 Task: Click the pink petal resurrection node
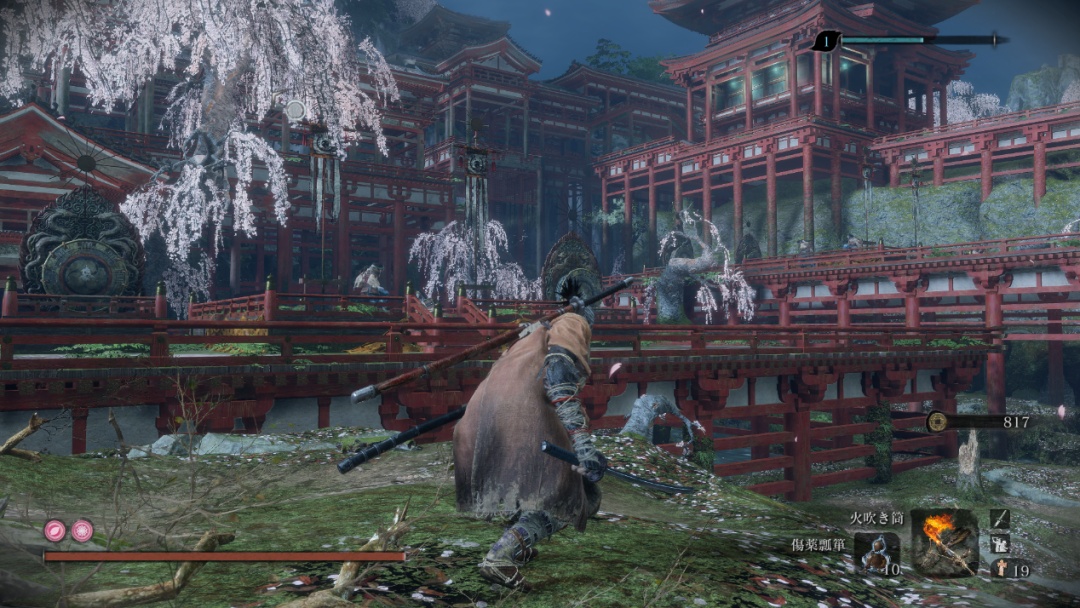pyautogui.click(x=55, y=531)
